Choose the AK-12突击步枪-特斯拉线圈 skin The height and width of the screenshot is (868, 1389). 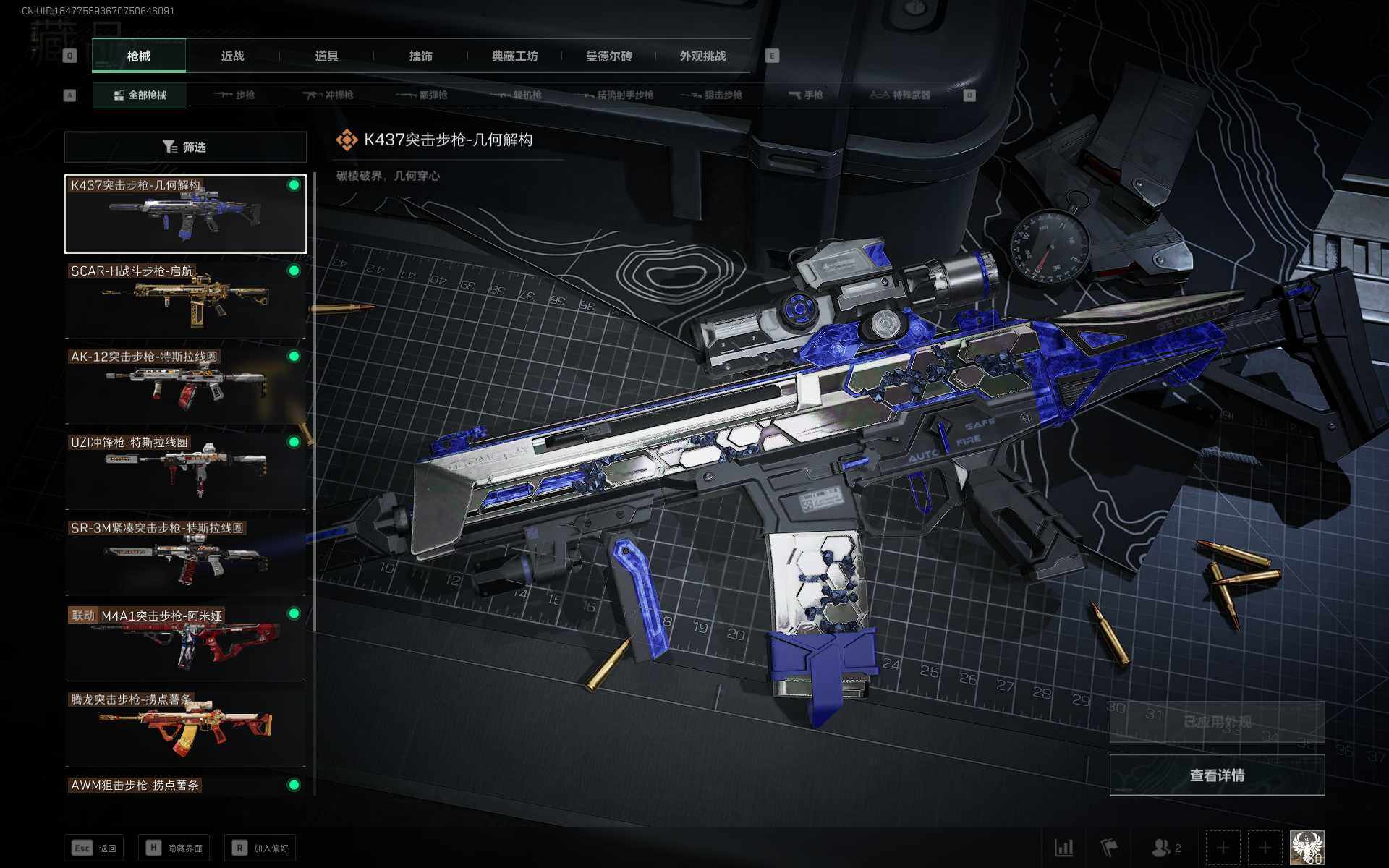(x=185, y=385)
